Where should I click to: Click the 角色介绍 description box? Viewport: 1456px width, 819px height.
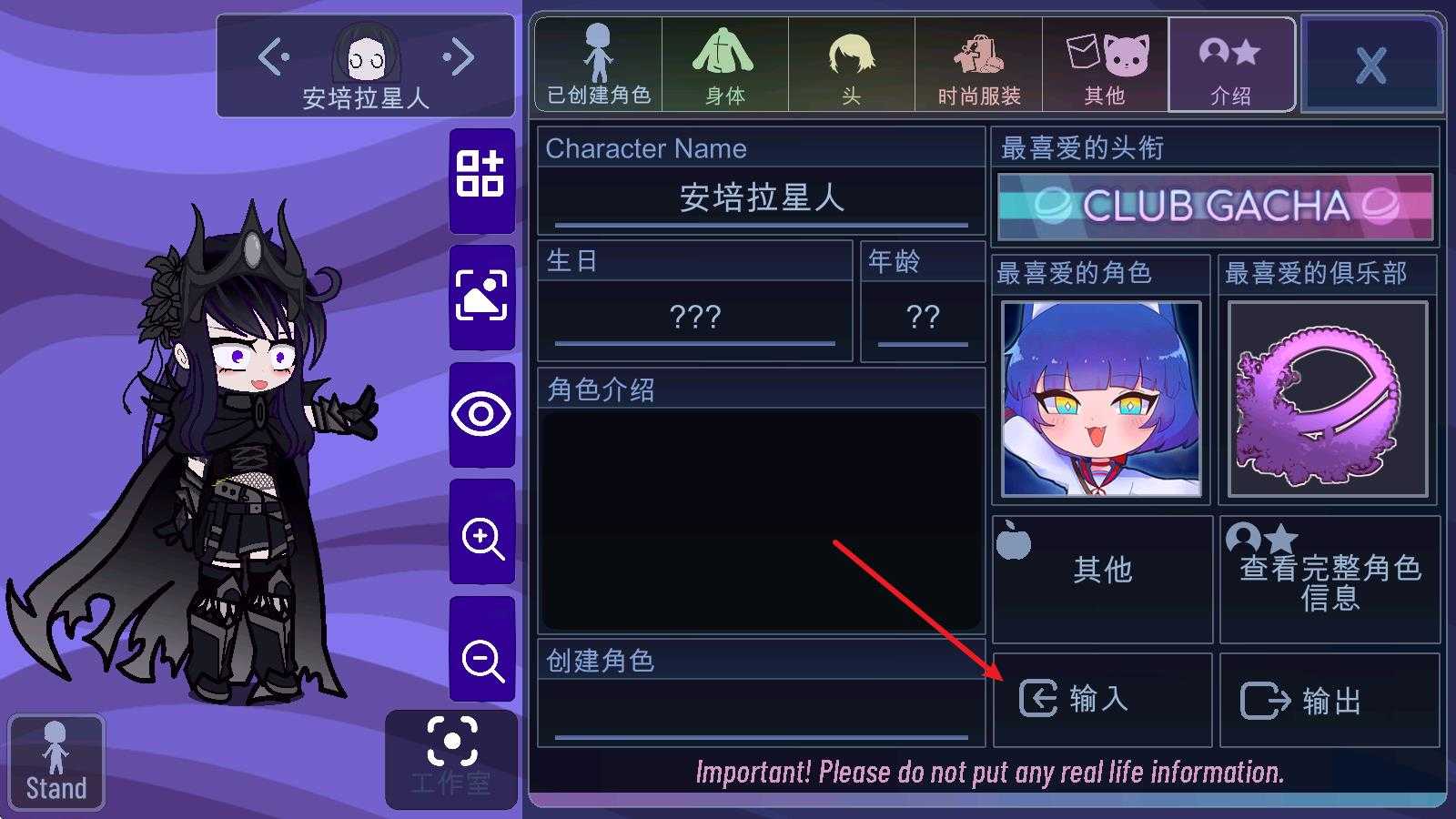[761, 519]
